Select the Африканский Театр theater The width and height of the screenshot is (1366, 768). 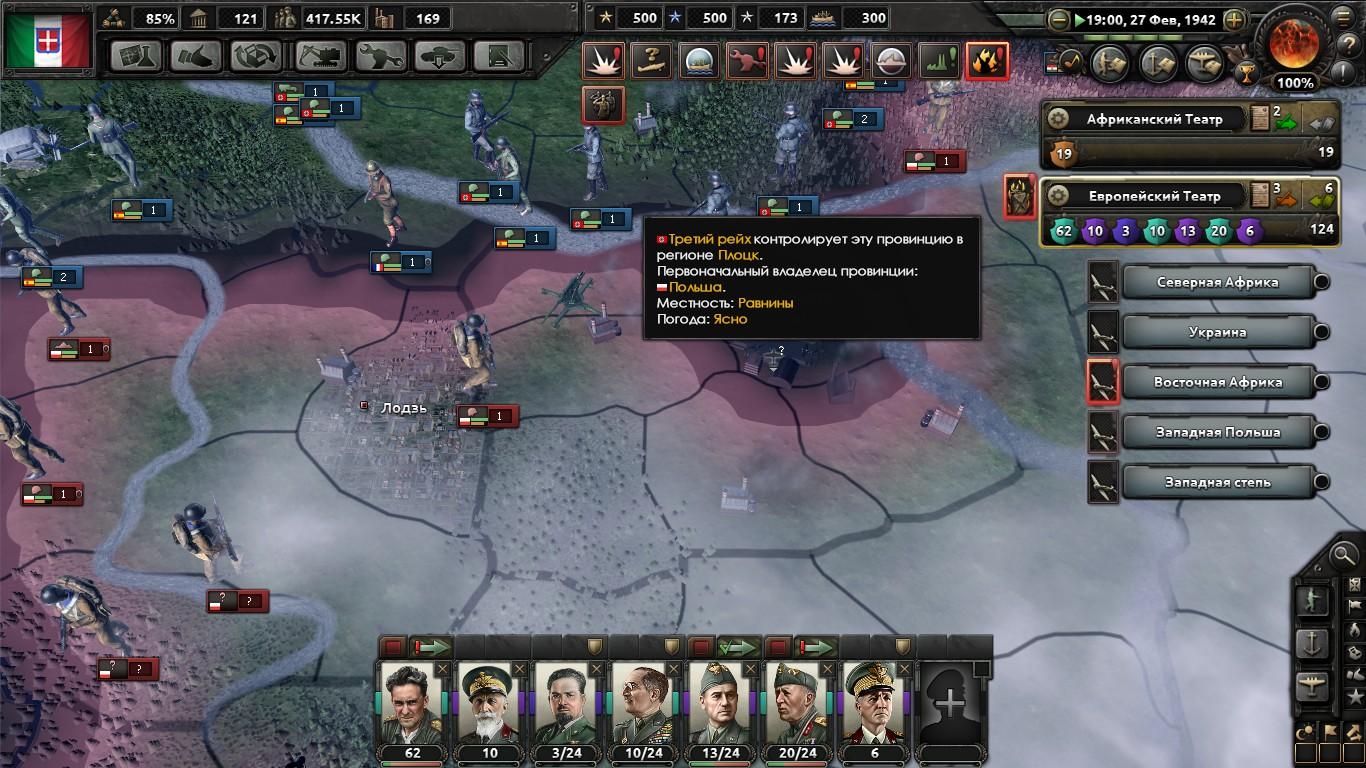pyautogui.click(x=1154, y=119)
